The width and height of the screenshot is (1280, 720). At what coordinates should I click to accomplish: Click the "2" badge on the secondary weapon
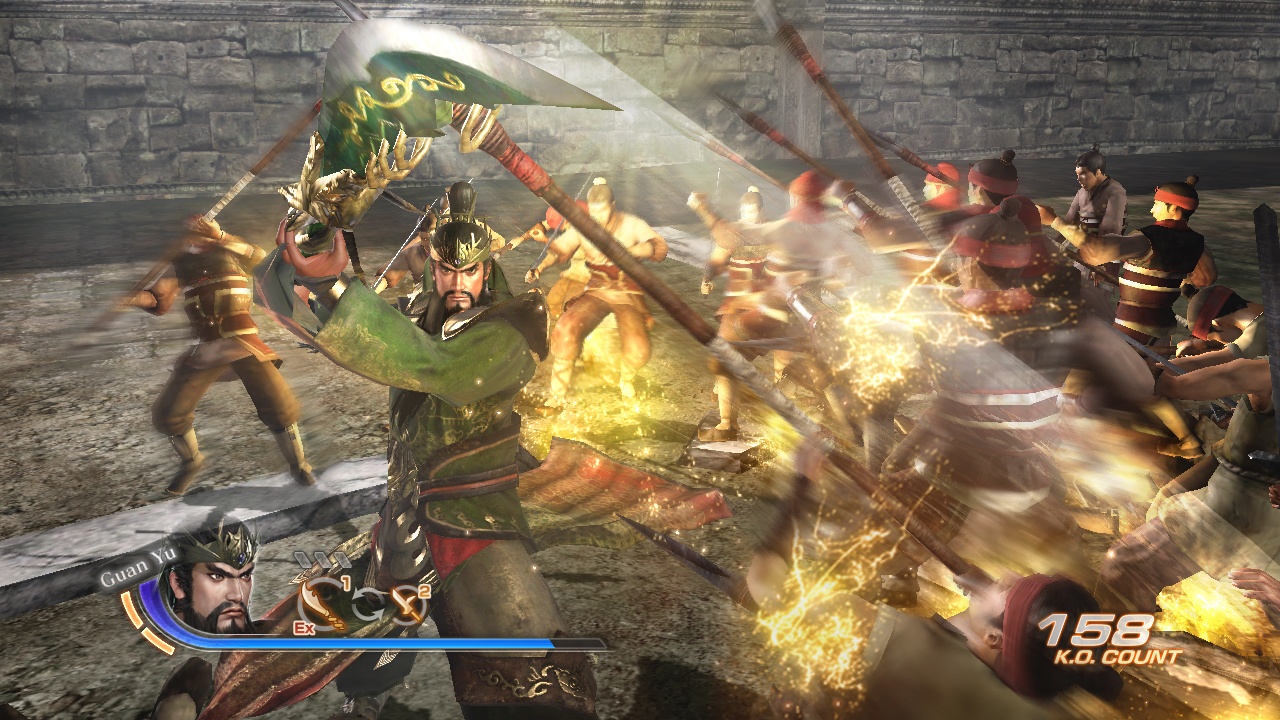tap(423, 590)
